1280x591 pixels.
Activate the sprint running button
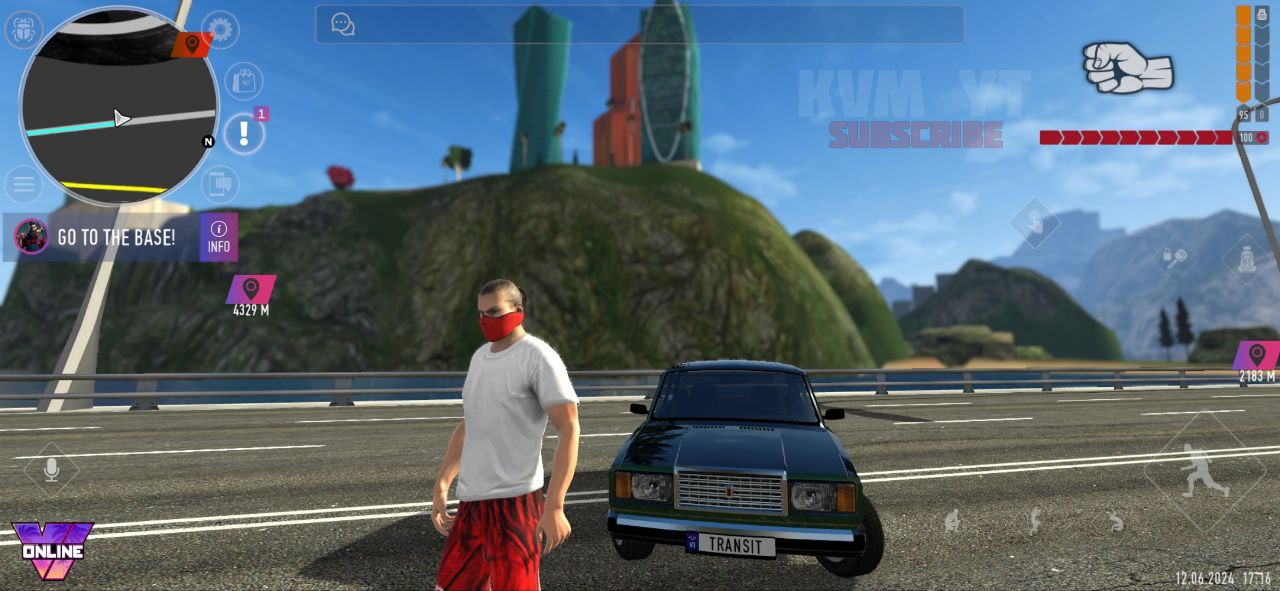click(1203, 470)
